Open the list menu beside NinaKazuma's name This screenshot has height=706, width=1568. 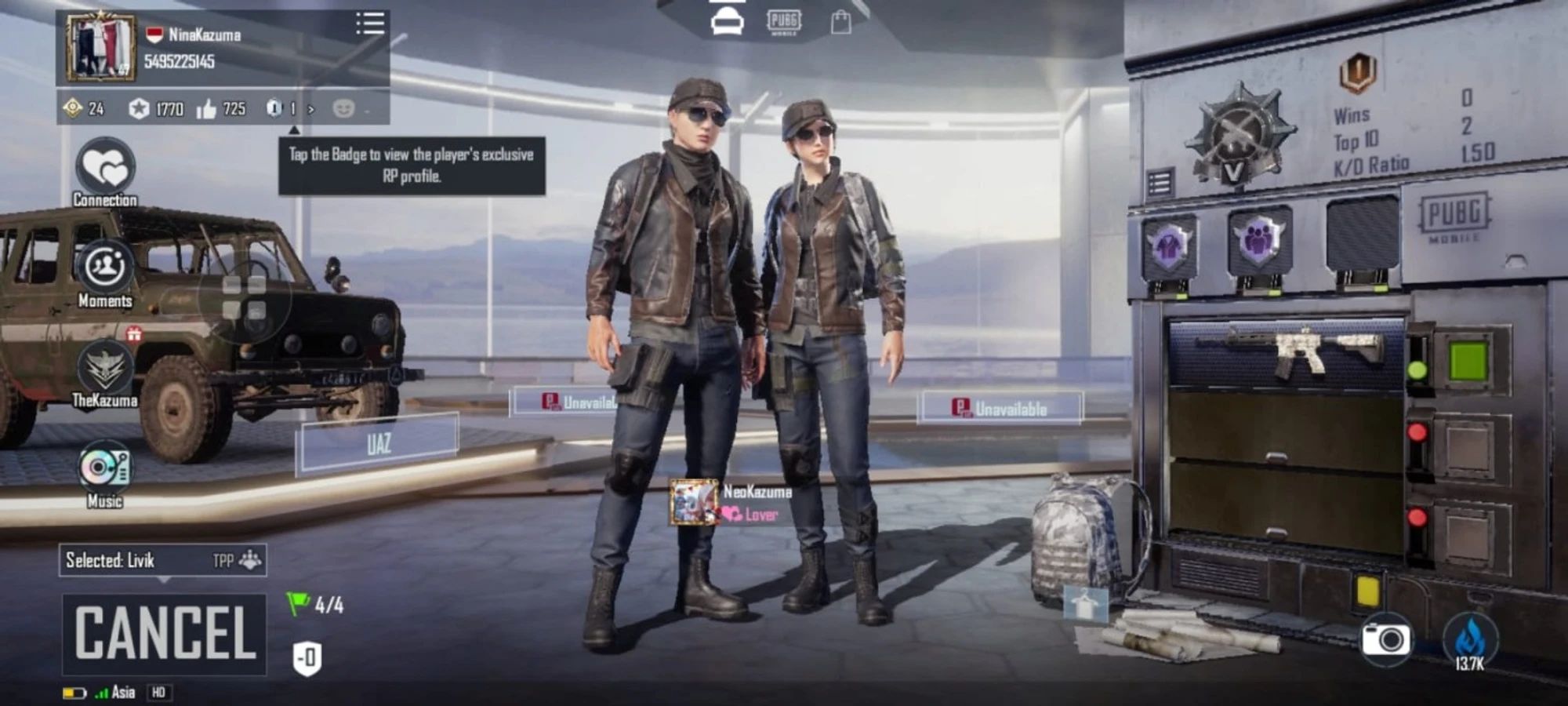pos(370,24)
